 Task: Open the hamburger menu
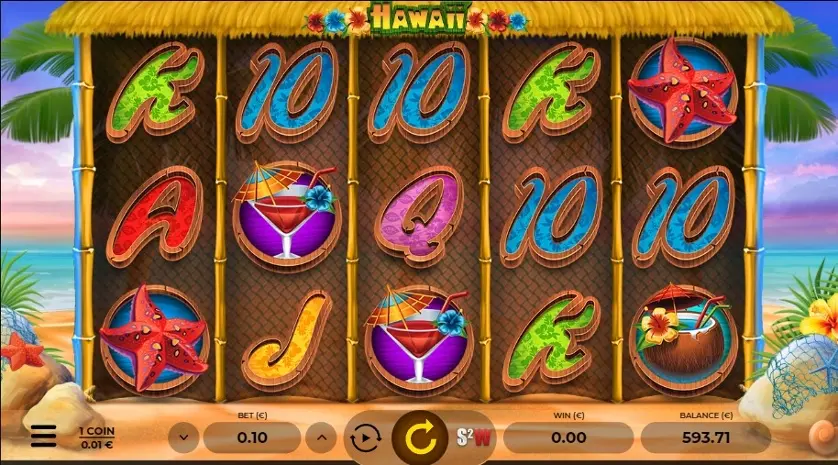[43, 436]
